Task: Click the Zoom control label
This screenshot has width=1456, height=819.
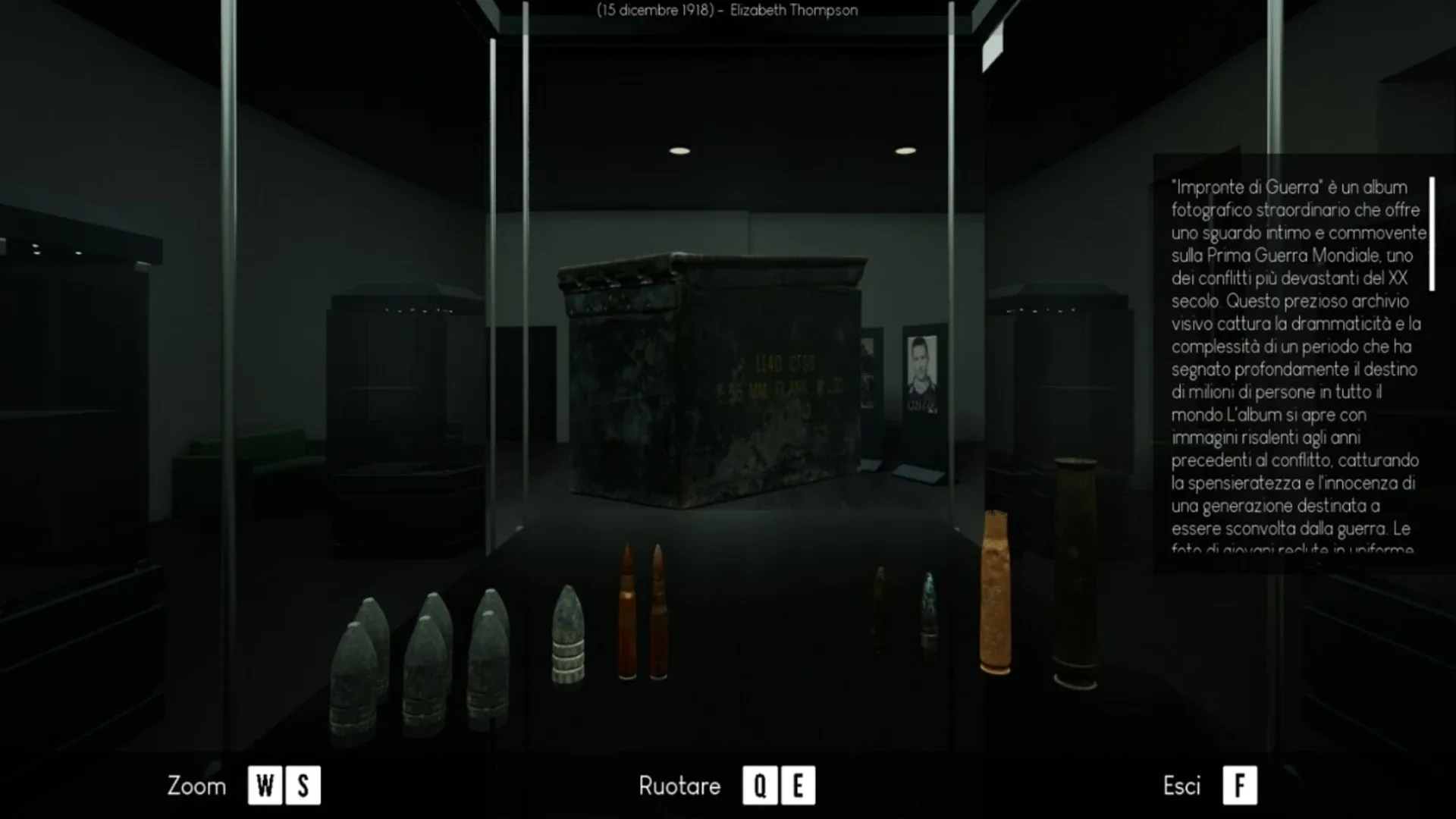Action: 196,786
